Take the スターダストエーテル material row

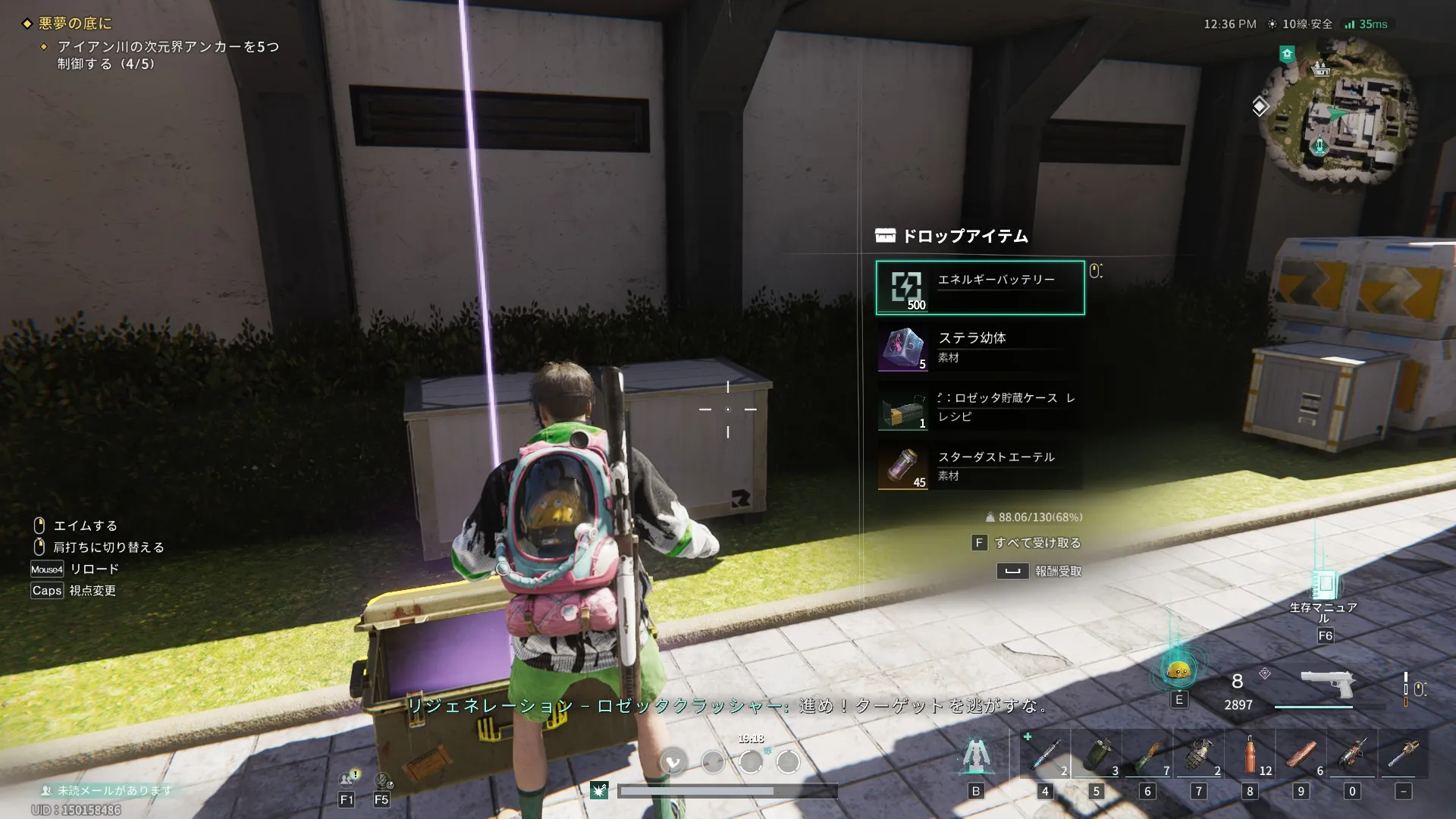[x=980, y=466]
